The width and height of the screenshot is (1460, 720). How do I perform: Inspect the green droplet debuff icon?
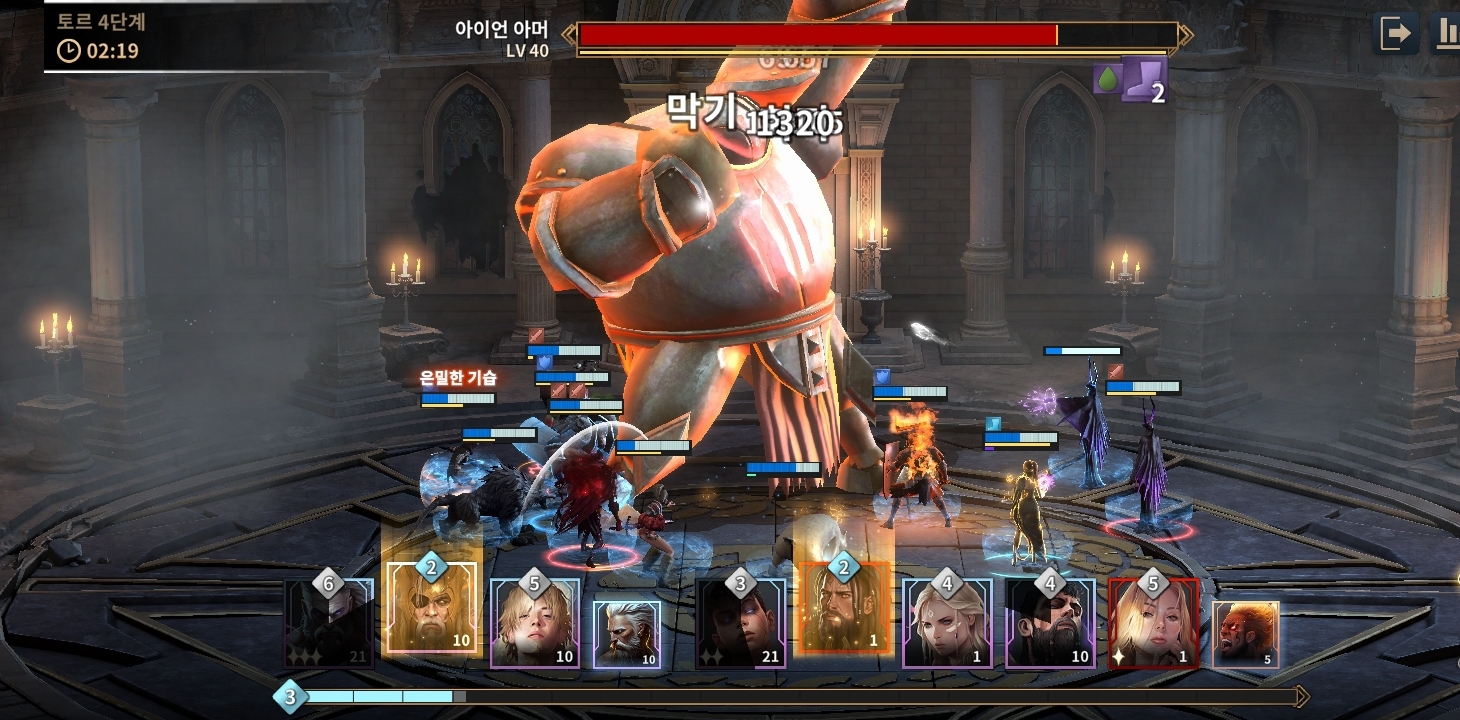point(1106,78)
